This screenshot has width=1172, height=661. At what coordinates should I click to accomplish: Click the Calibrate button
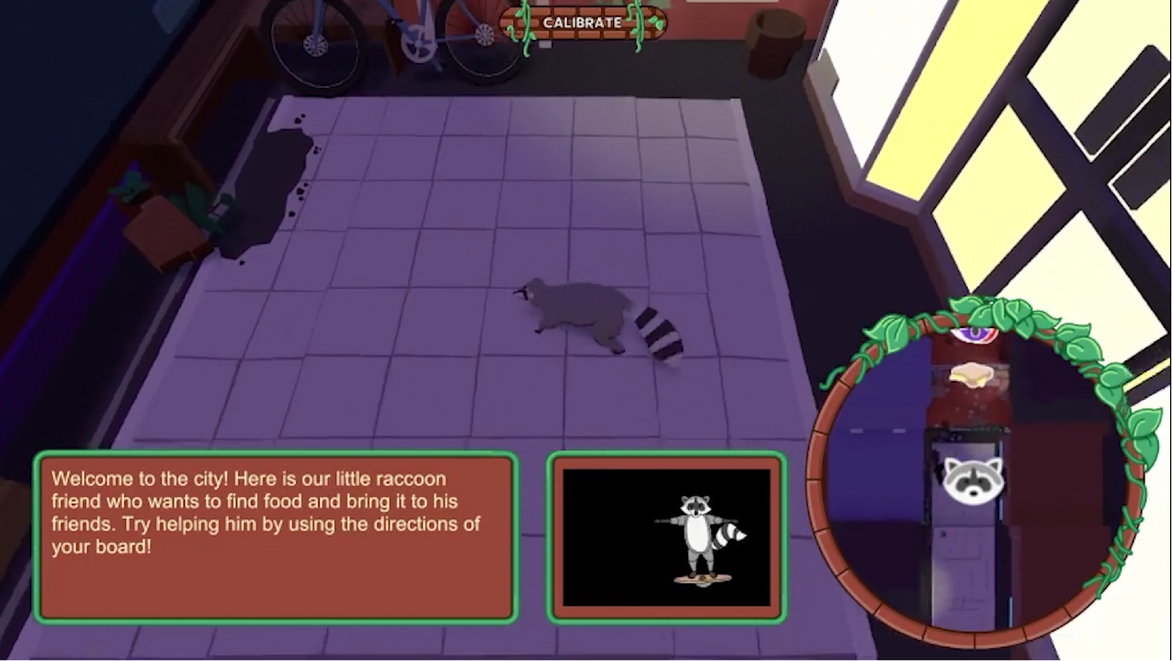582,22
